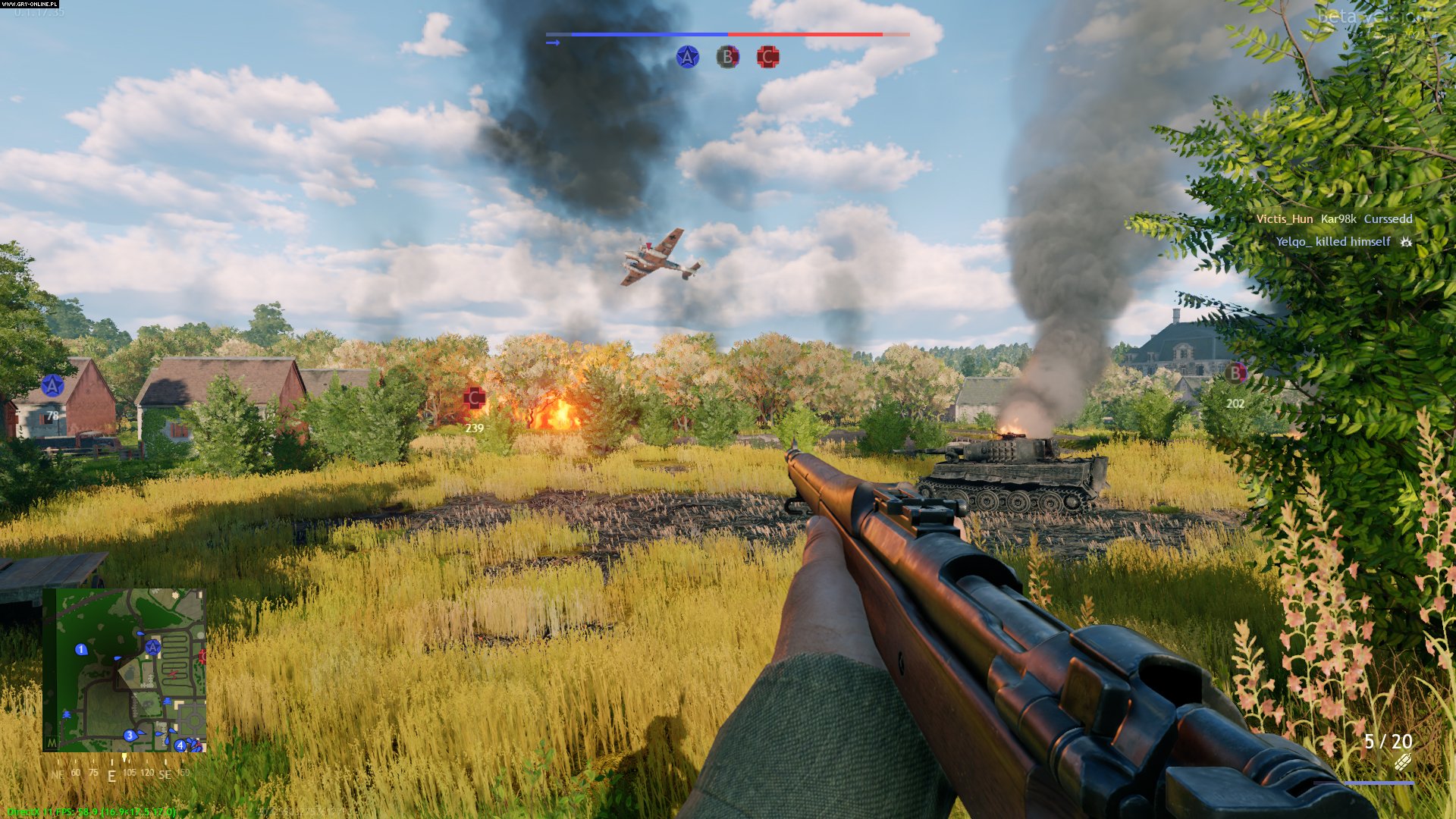Click waypoint marker C showing 239 meters
Screen dimensions: 1456x819
click(x=475, y=397)
